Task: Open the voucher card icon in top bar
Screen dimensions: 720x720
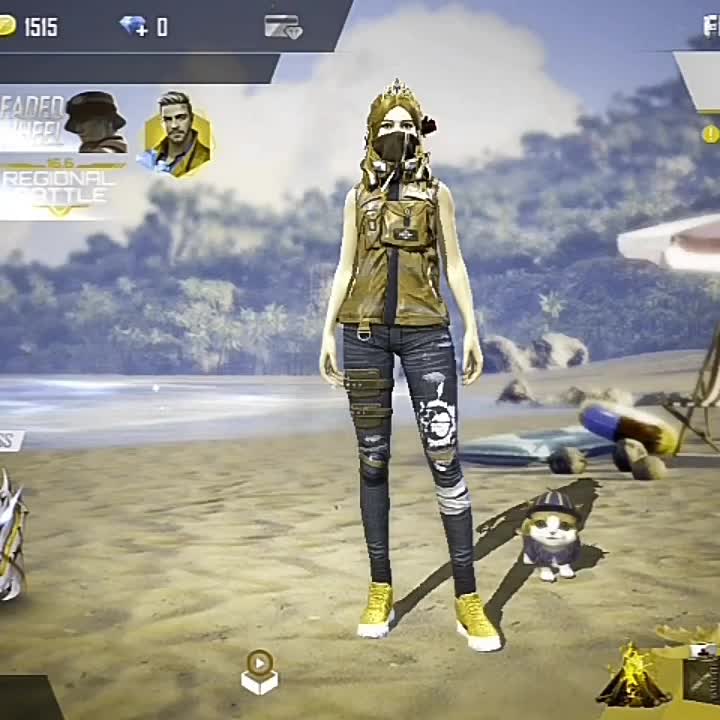Action: coord(283,27)
